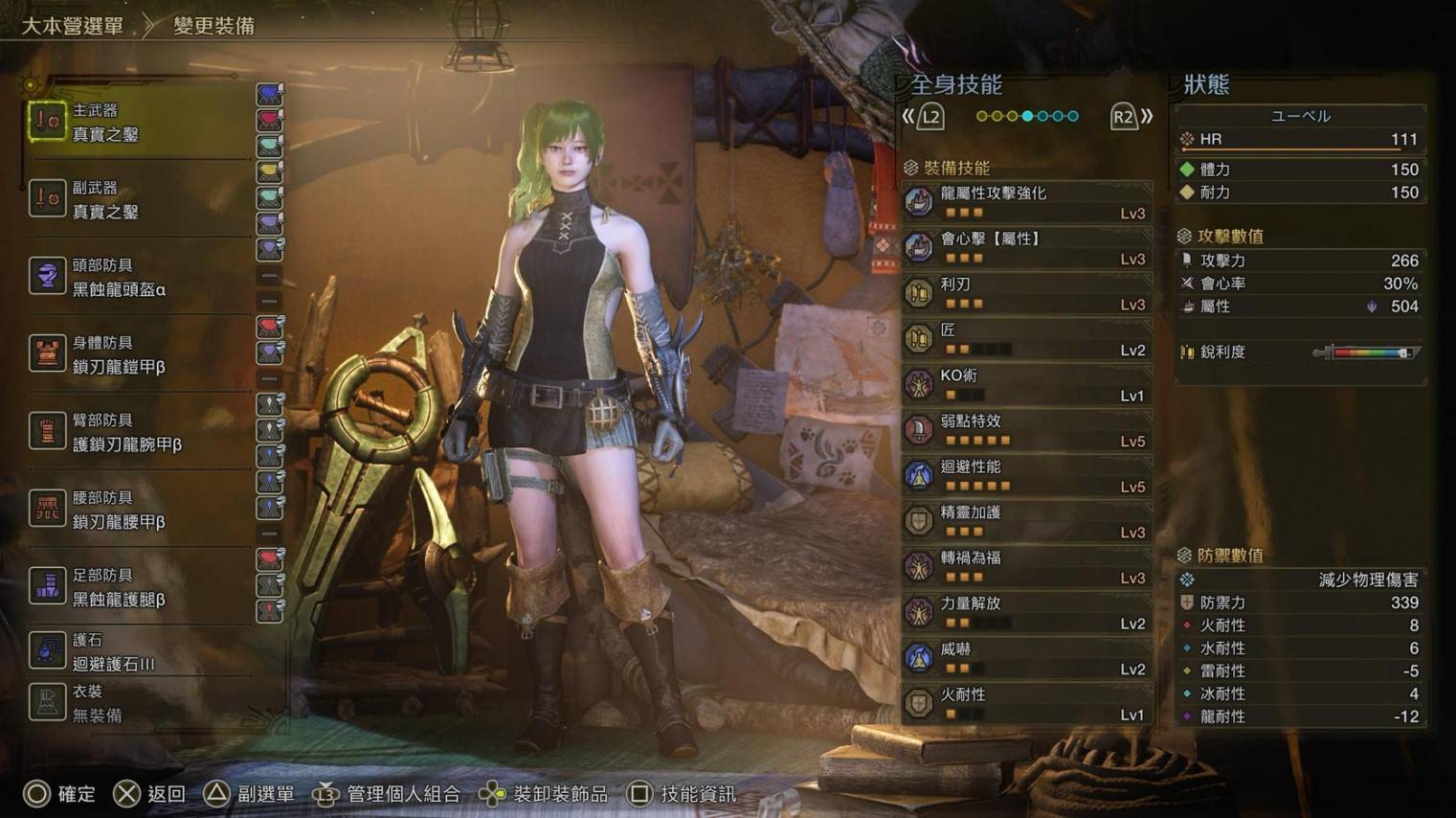Select the 弱點特效 skill icon
1456x818 pixels.
pos(918,429)
